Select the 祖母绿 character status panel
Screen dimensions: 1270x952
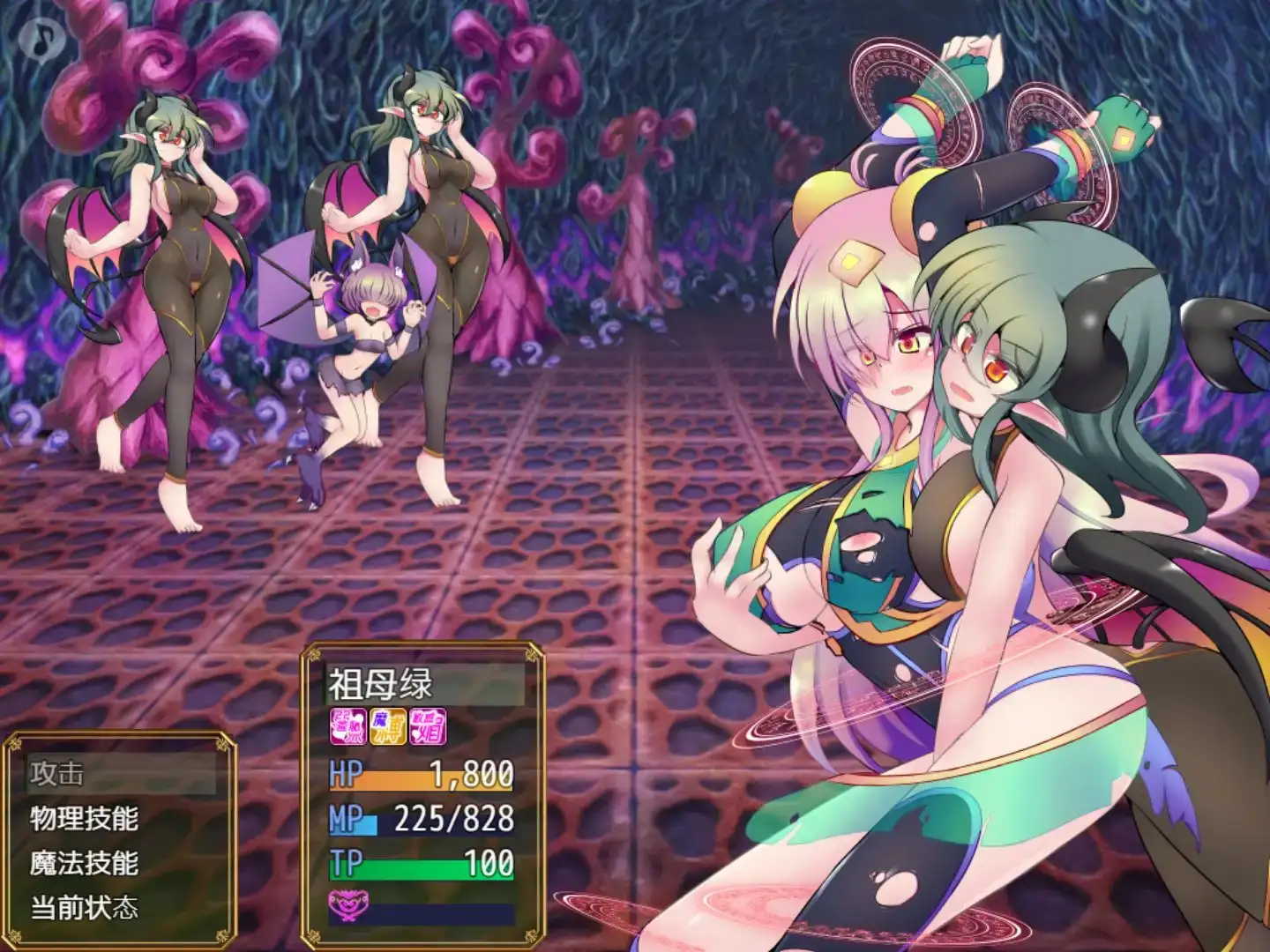[422, 793]
